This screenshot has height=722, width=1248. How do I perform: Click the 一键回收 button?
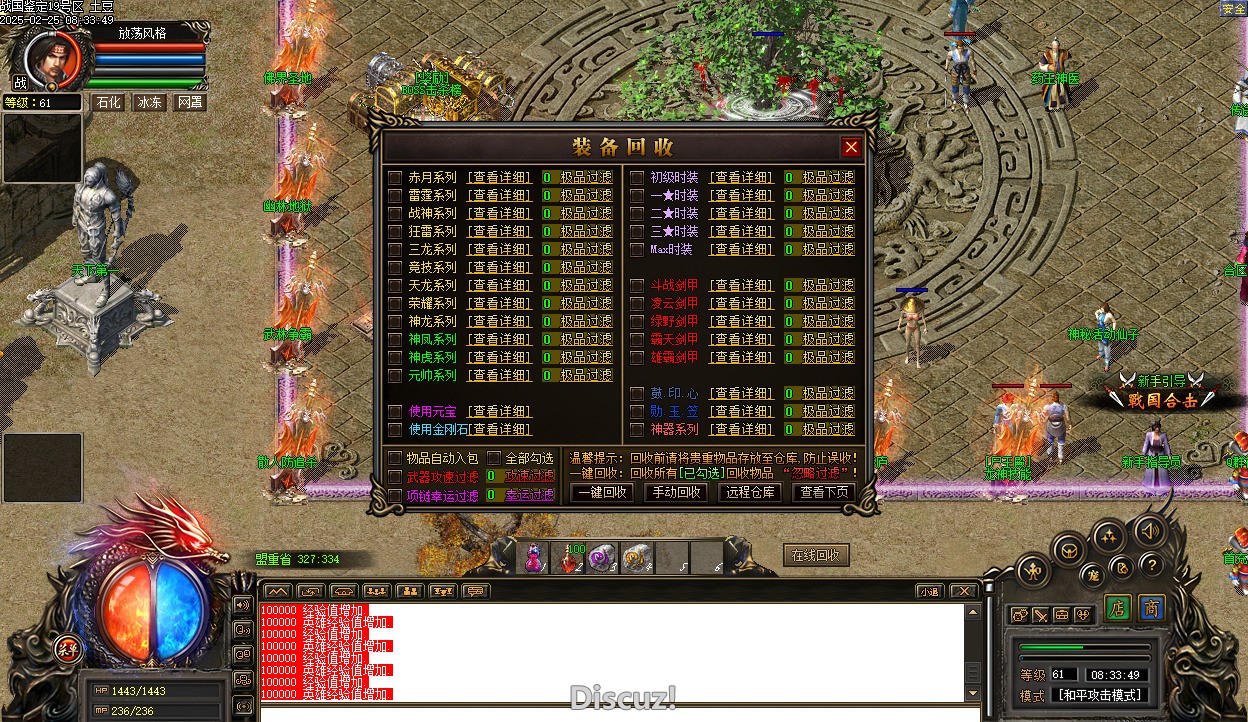pyautogui.click(x=602, y=492)
